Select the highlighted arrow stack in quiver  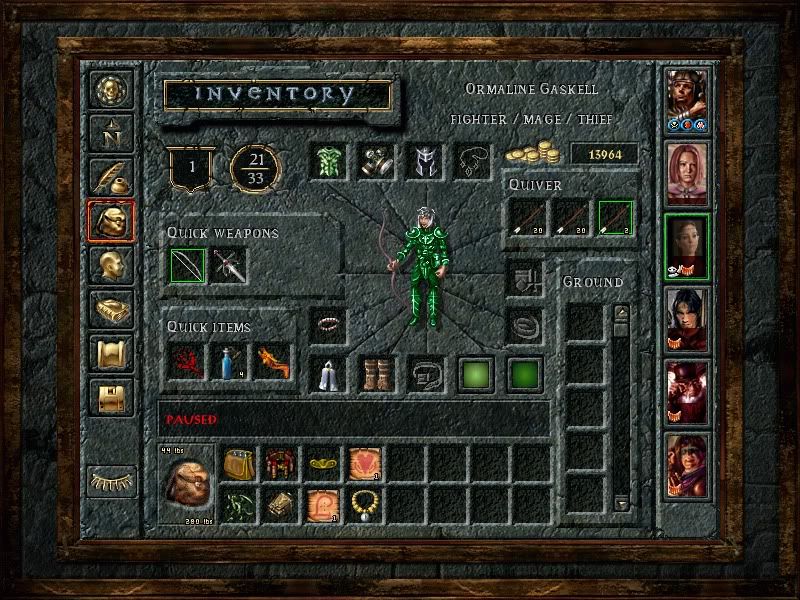pos(616,218)
